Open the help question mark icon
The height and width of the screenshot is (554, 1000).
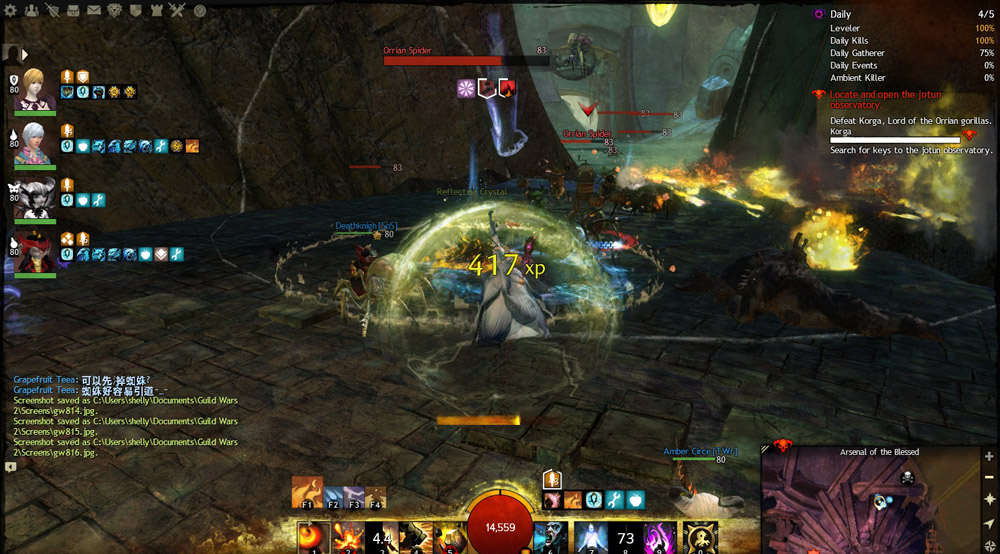tap(200, 11)
